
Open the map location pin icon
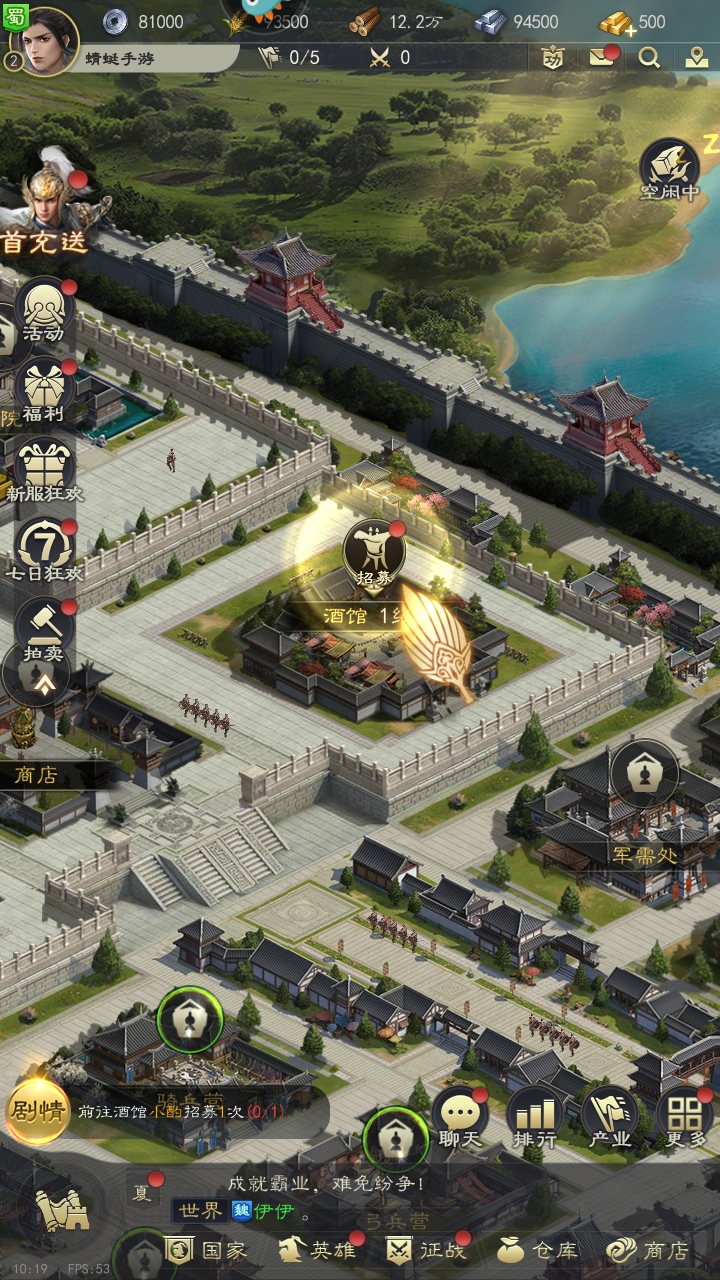click(697, 57)
